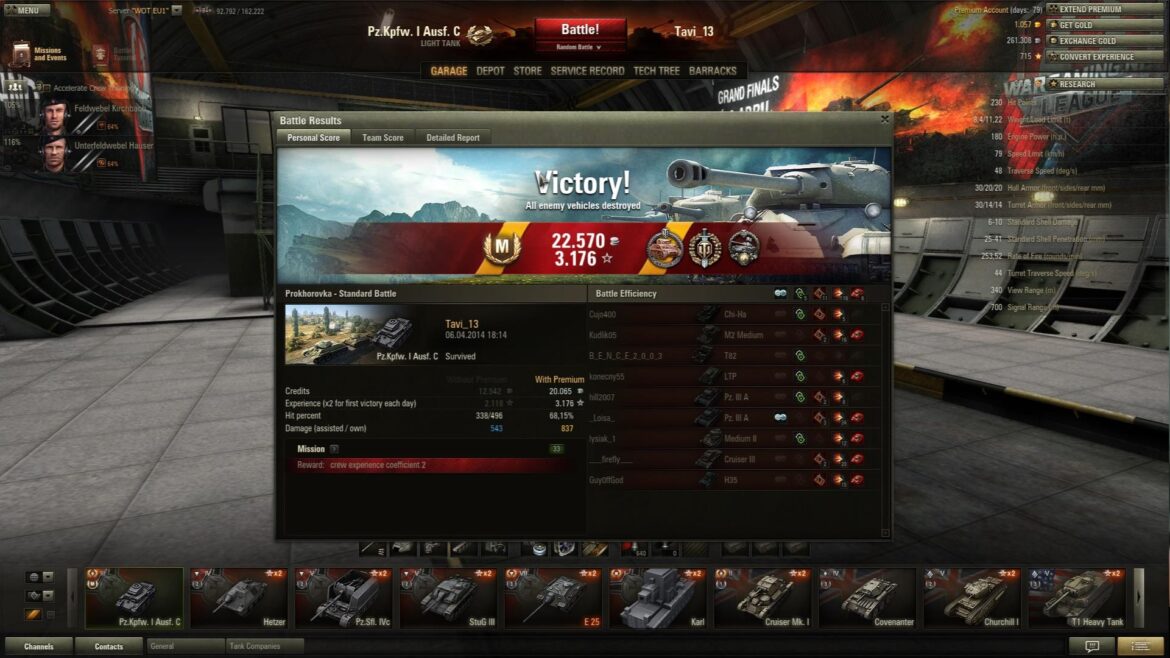Select the StuG III vehicle slot

pos(449,598)
